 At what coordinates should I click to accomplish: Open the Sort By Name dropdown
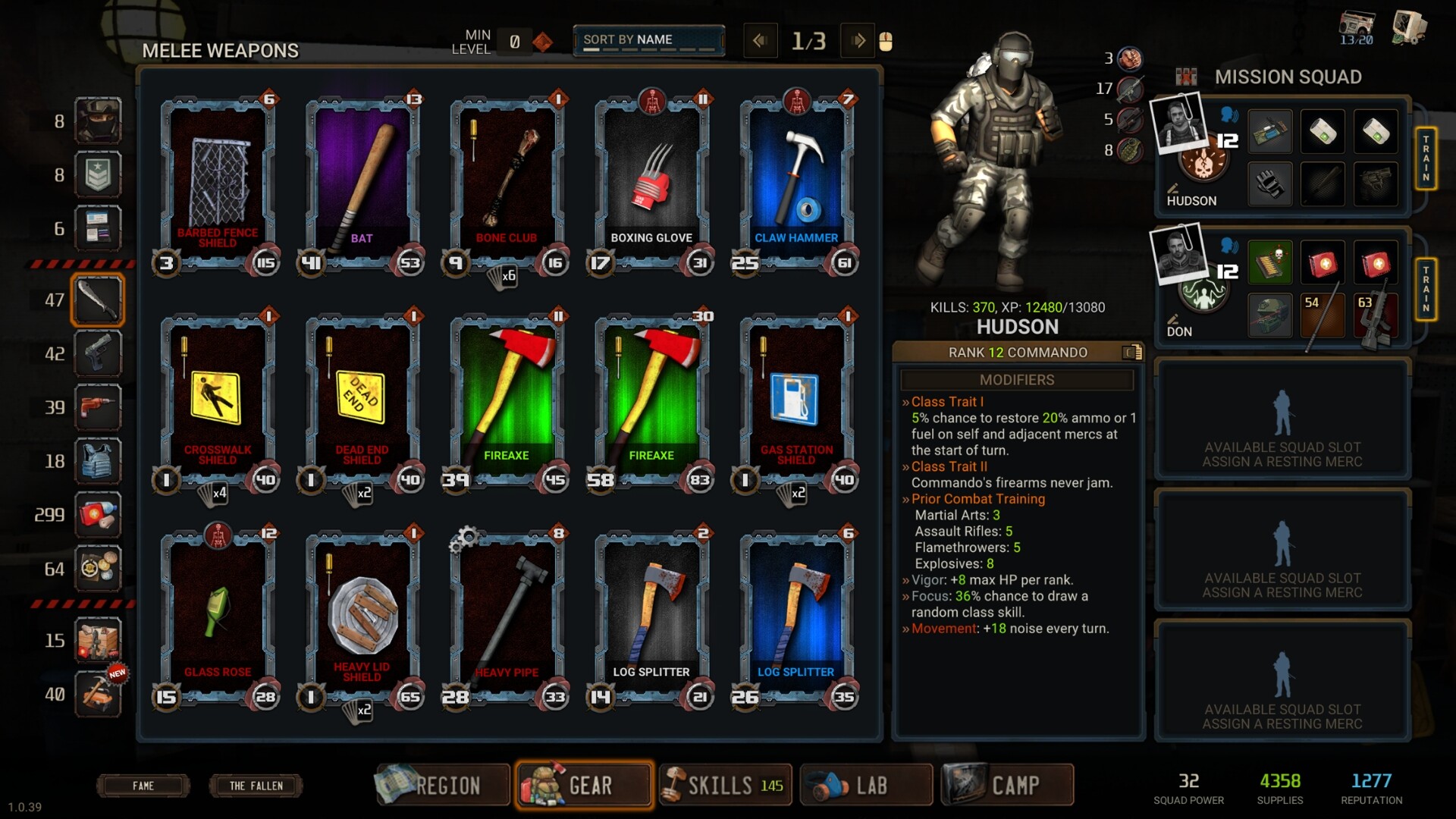click(x=648, y=39)
